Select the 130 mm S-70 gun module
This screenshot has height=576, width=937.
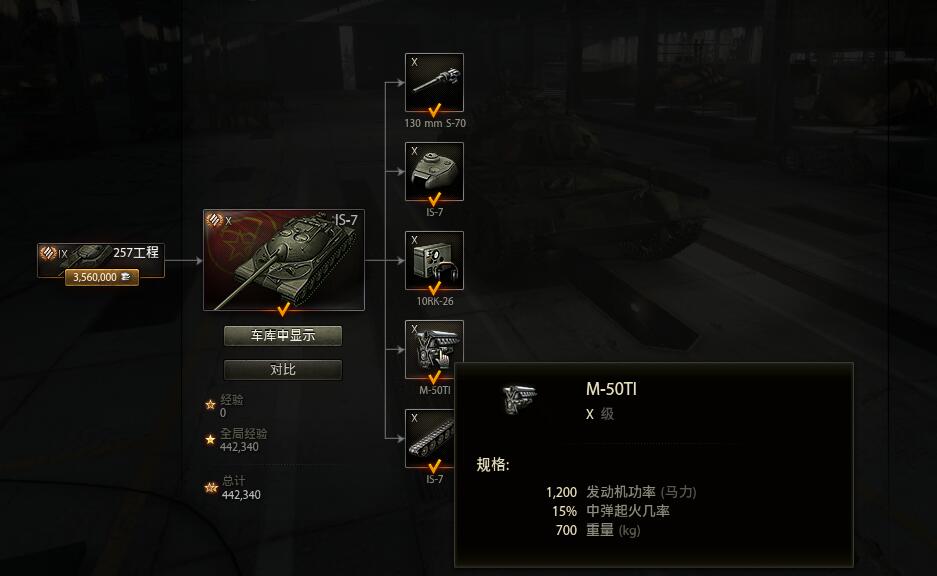[434, 82]
